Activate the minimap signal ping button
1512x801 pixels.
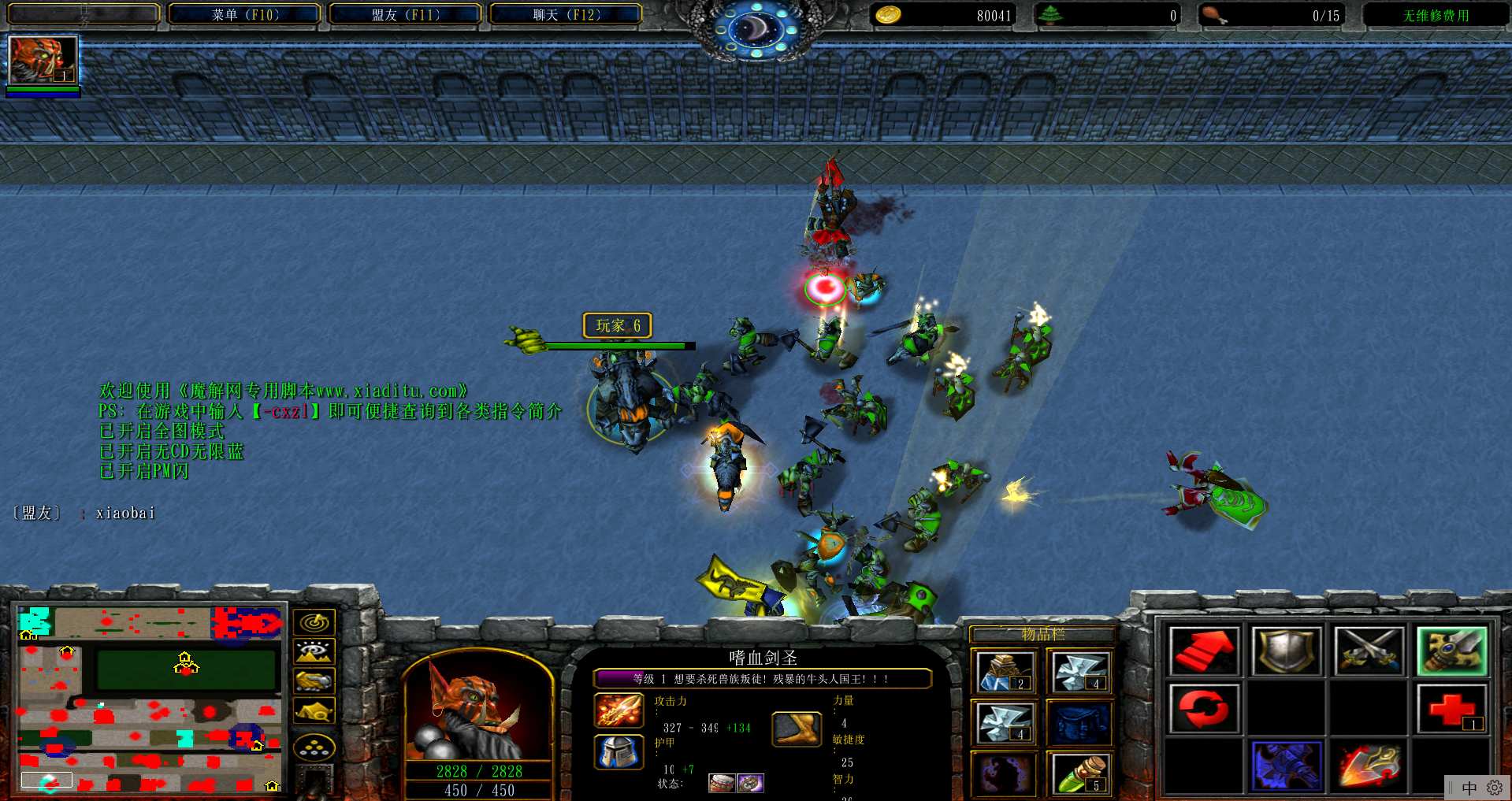[314, 622]
